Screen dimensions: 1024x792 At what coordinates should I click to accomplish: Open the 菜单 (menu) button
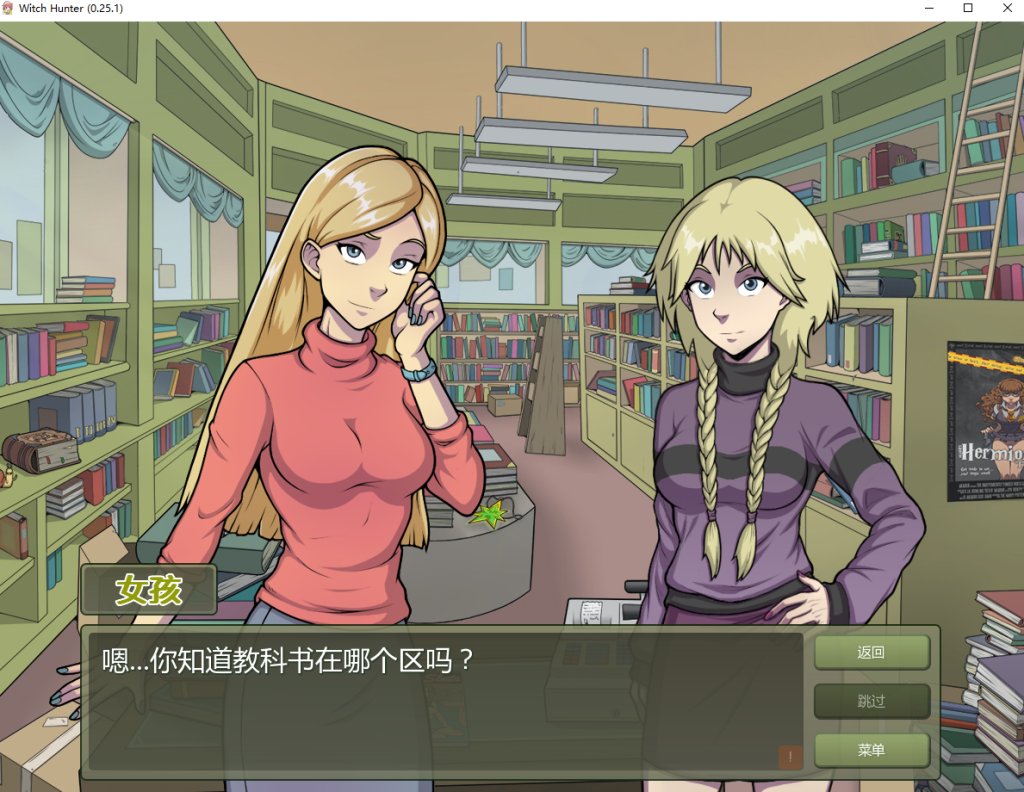coord(871,750)
